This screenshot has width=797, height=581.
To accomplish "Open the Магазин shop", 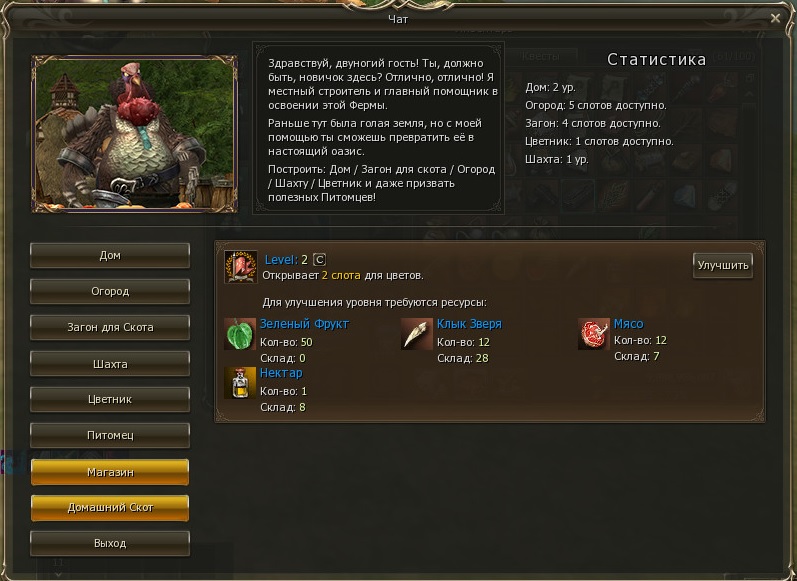I will [110, 471].
